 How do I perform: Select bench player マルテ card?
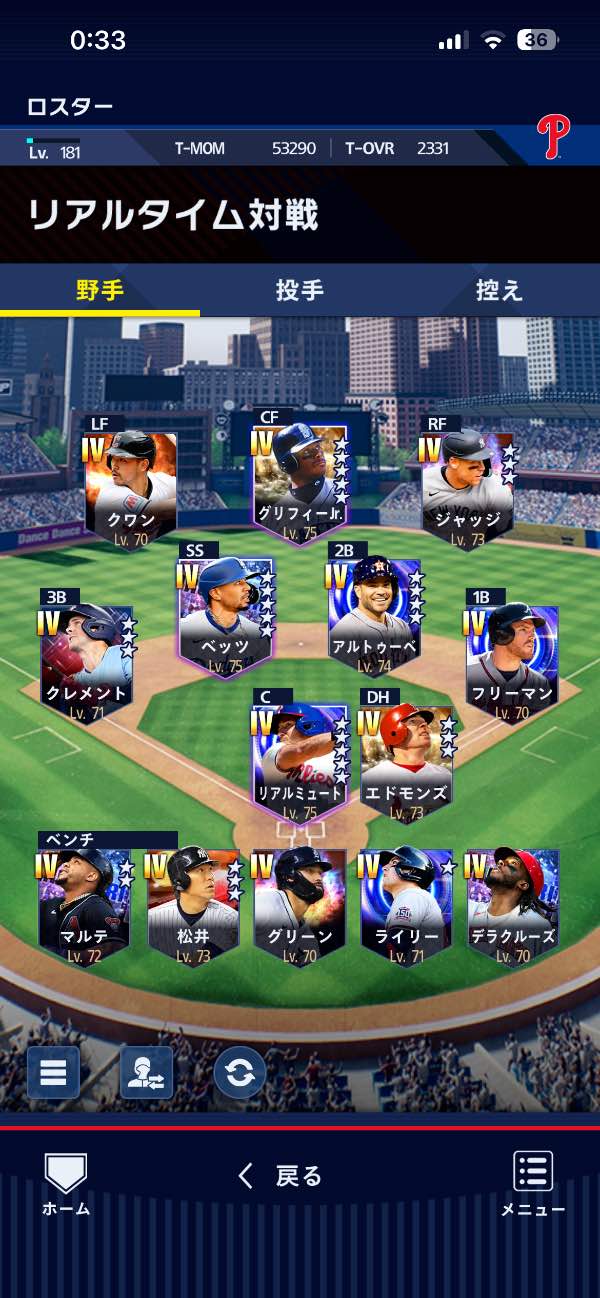(x=84, y=907)
